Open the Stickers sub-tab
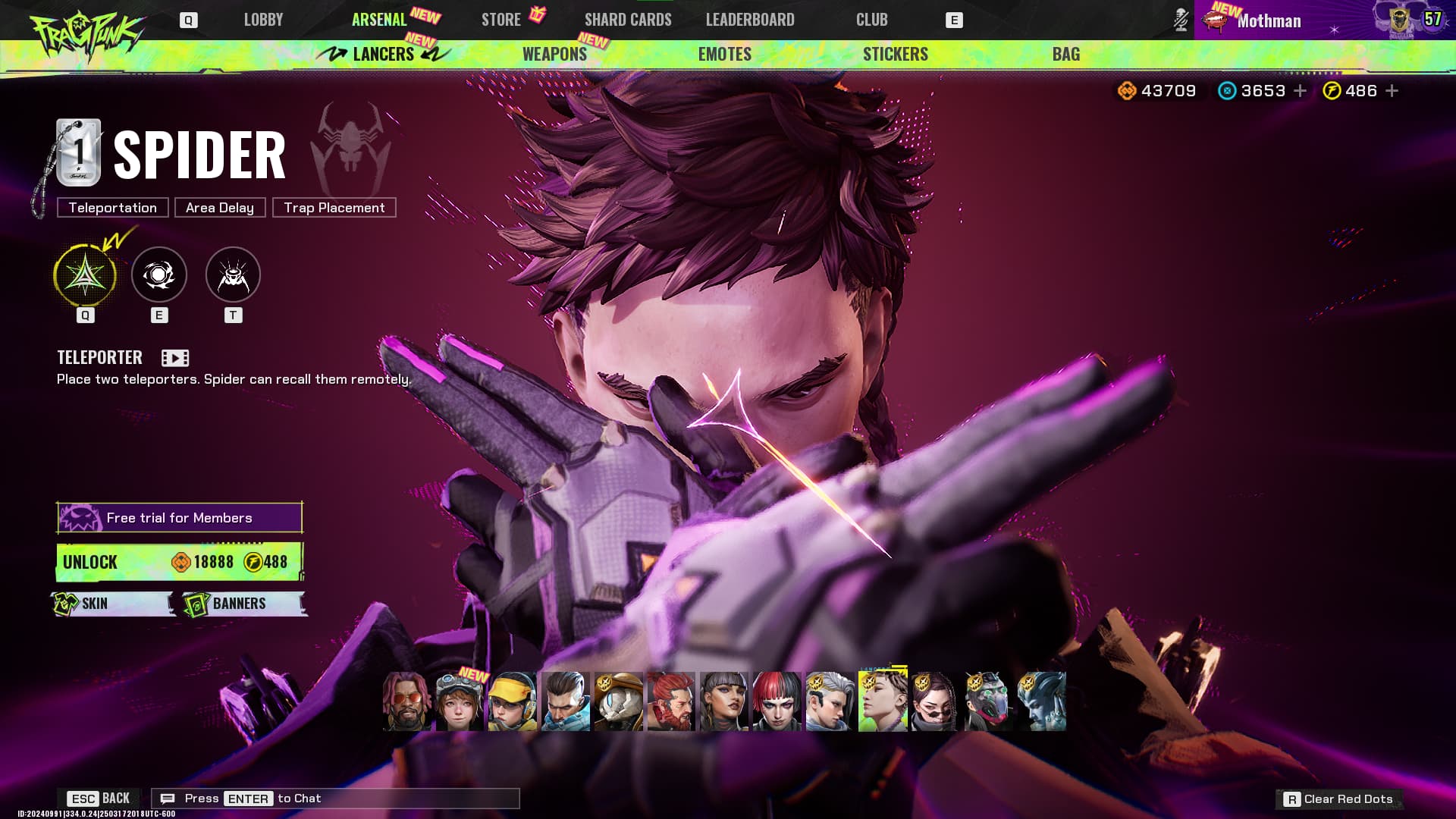Image resolution: width=1456 pixels, height=819 pixels. click(895, 54)
